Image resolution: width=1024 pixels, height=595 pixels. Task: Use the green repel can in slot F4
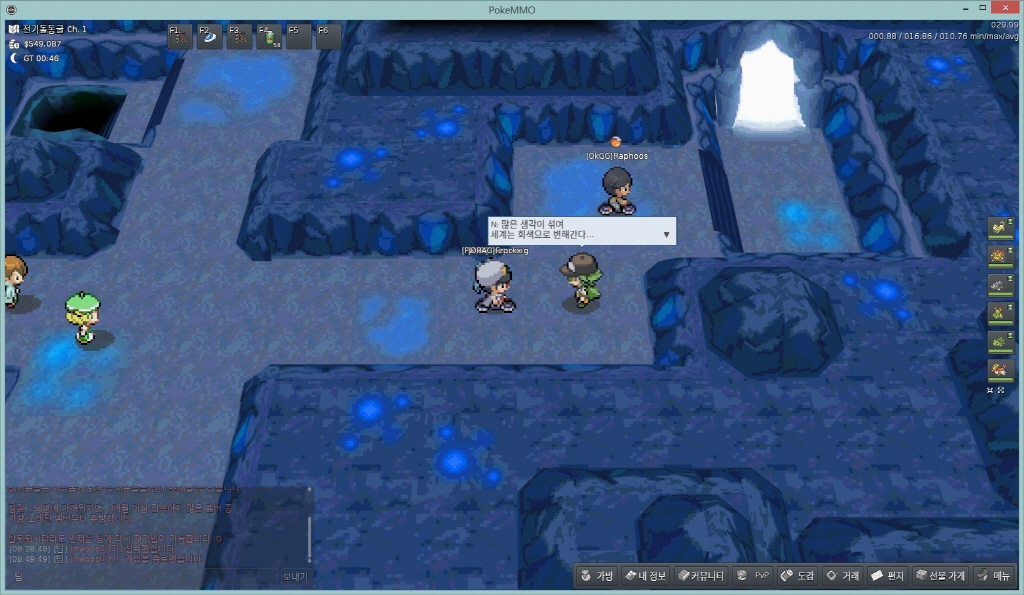270,37
